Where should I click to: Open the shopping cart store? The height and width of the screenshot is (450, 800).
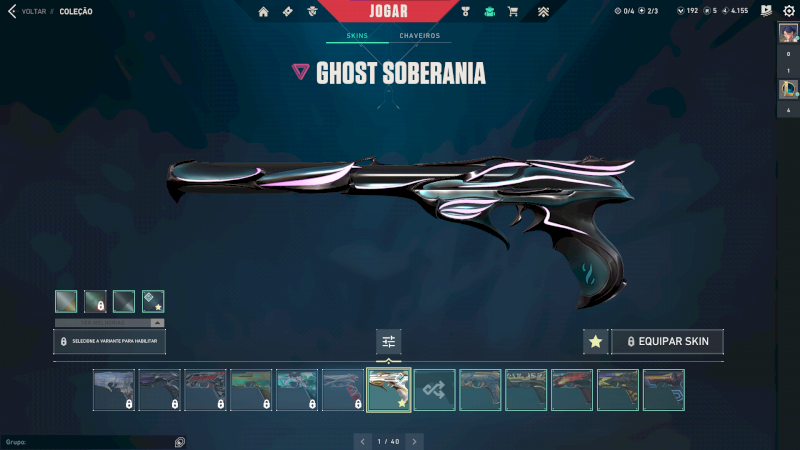[x=513, y=12]
